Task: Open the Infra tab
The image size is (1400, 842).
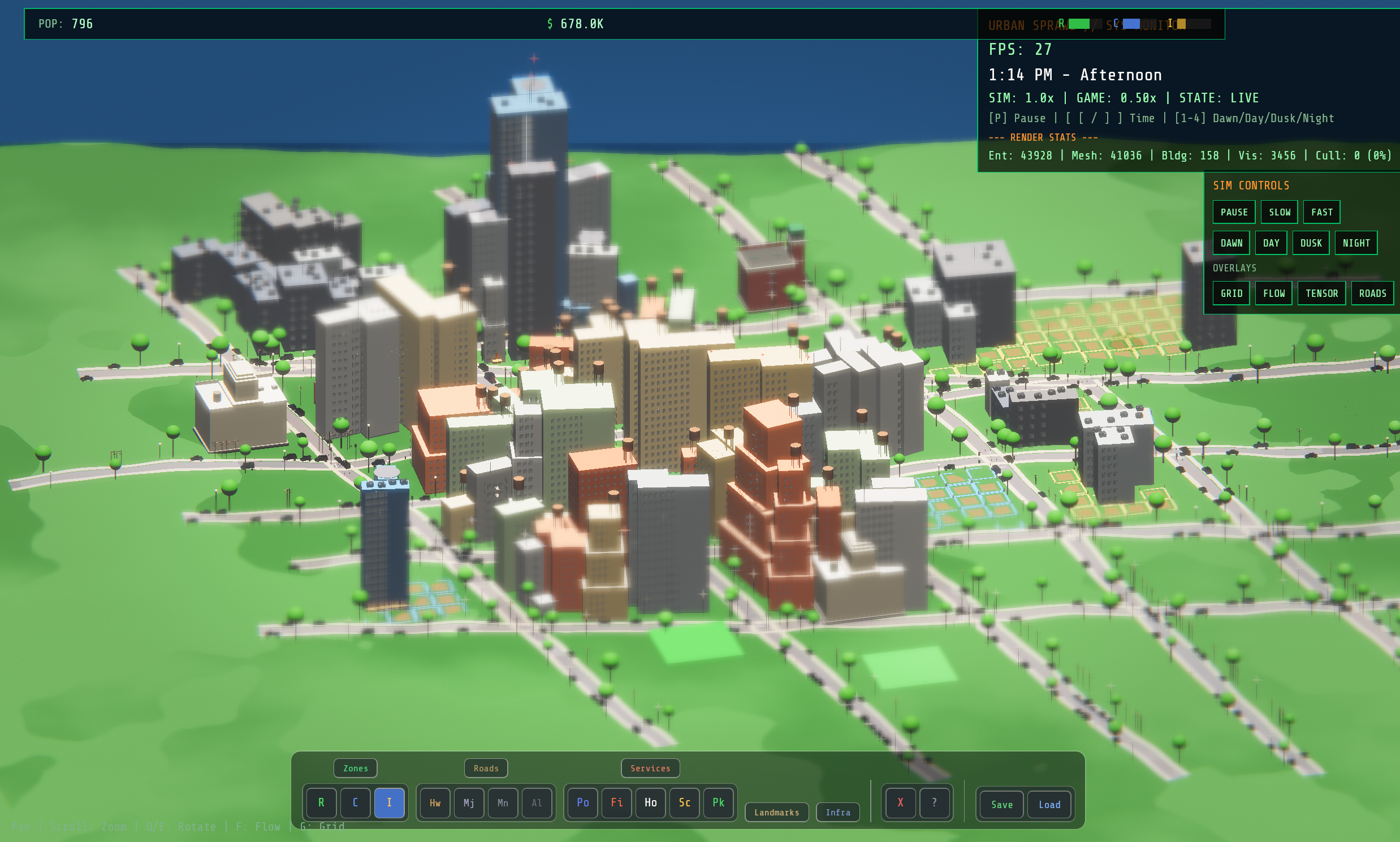Action: [838, 812]
